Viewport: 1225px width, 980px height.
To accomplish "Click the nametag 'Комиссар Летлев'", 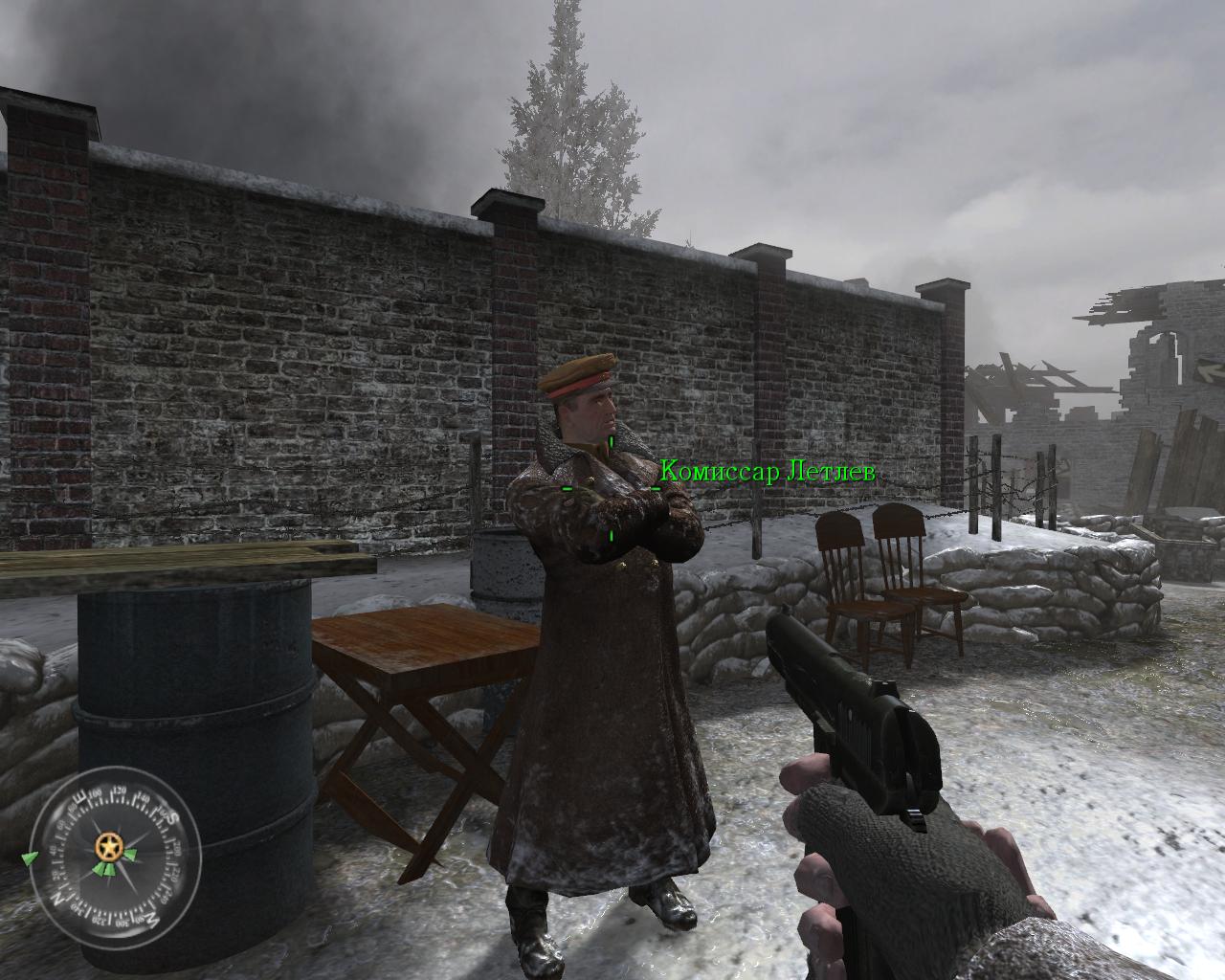I will point(768,471).
